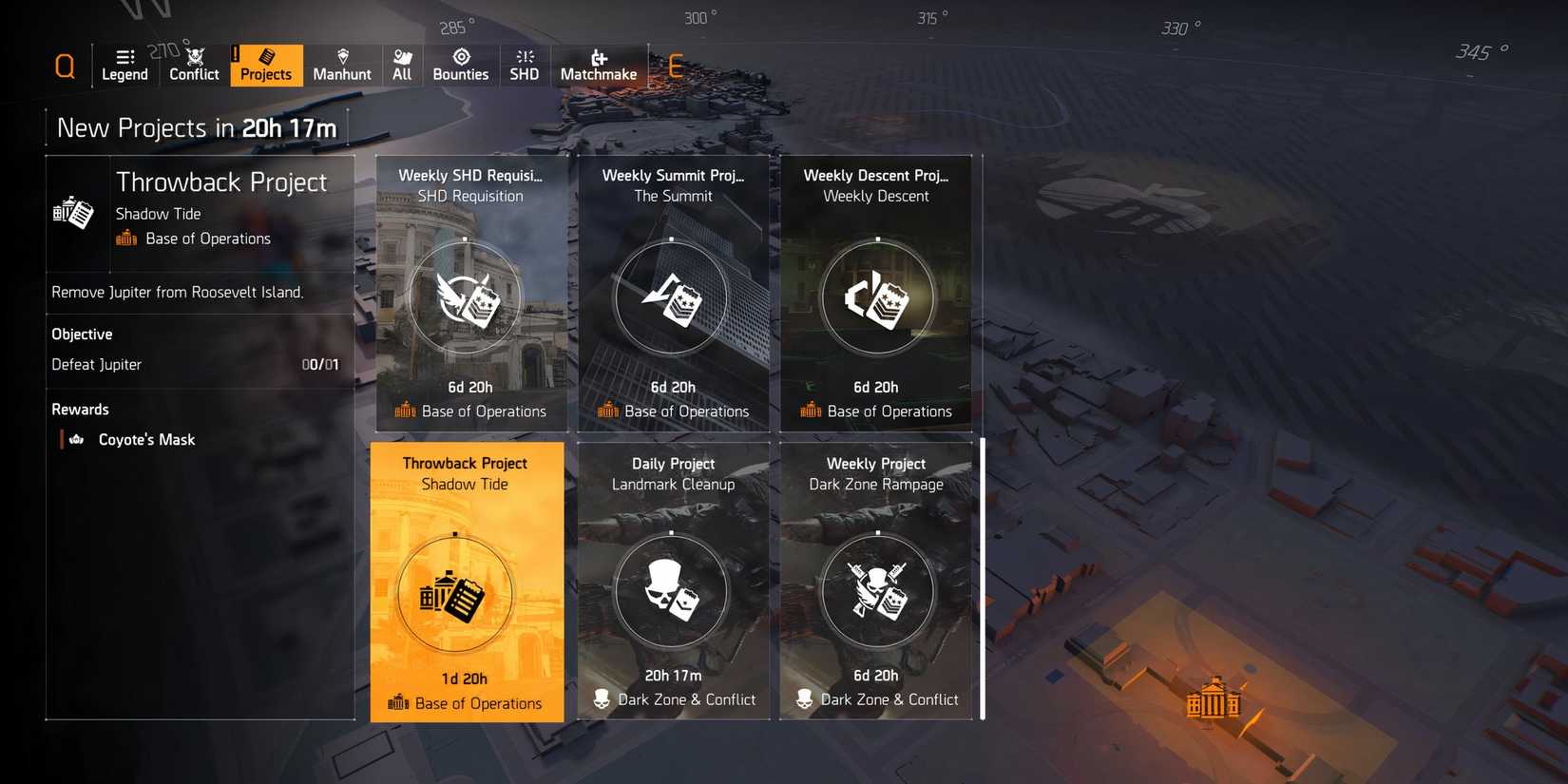Click the Manhunt pin icon
This screenshot has width=1568, height=784.
(341, 55)
